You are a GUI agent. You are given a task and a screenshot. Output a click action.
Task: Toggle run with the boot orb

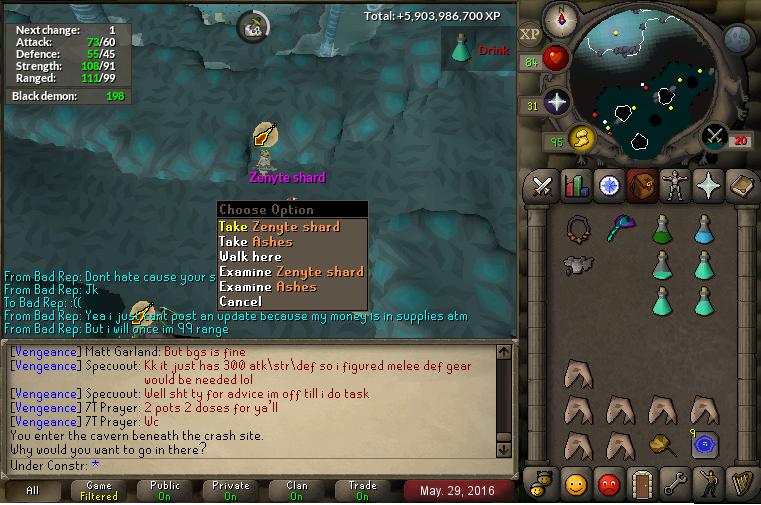581,137
